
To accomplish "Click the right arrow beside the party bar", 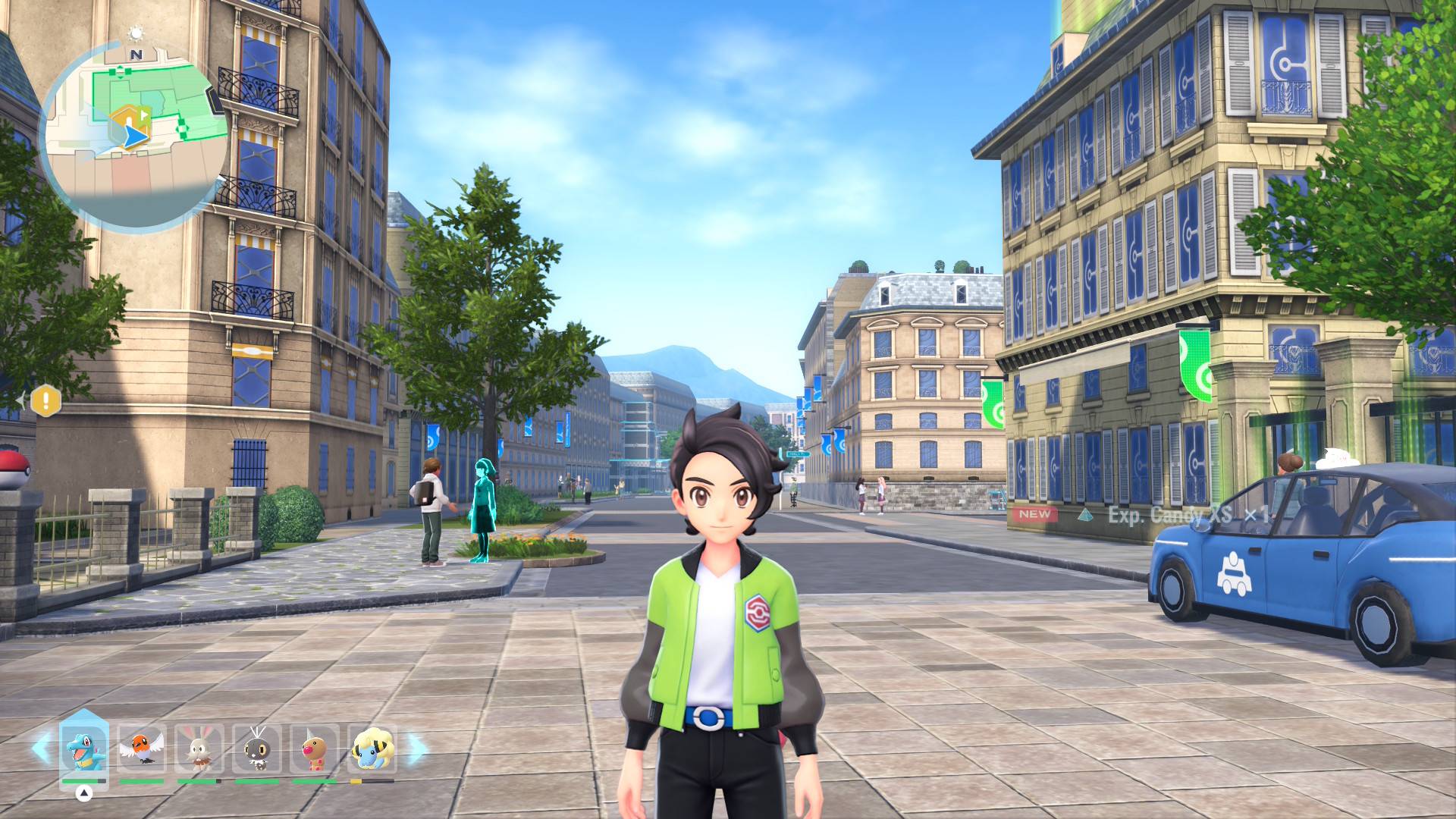I will click(417, 748).
